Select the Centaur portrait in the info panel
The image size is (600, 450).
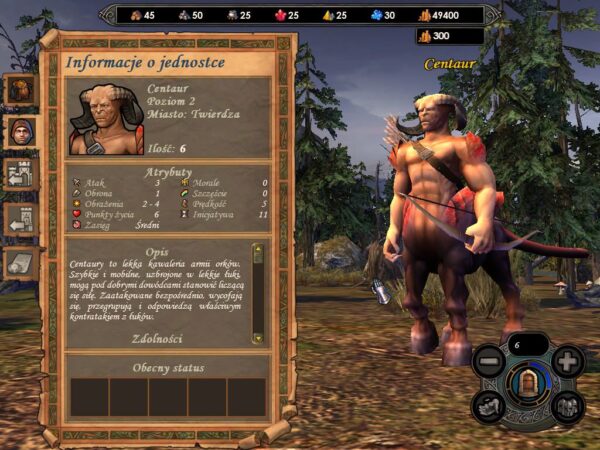[x=105, y=118]
